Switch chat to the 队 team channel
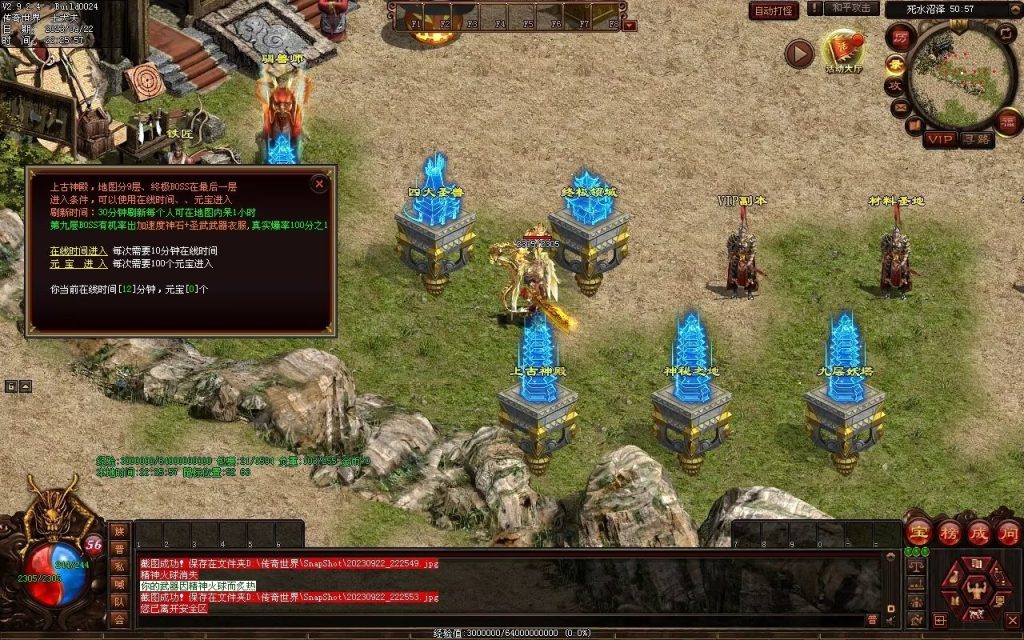 [x=120, y=601]
